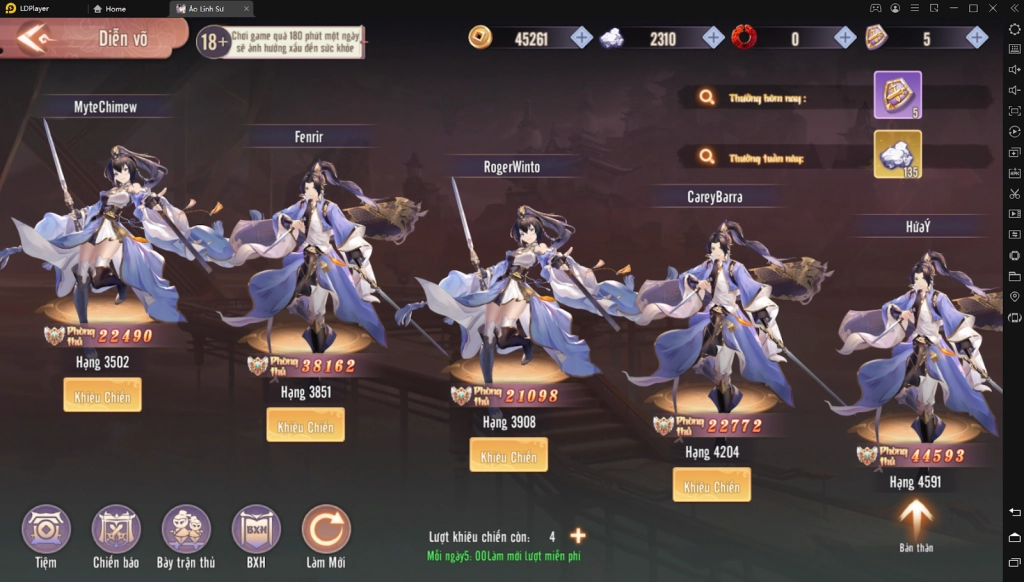Jump to own rank with Bản thân arrow
The height and width of the screenshot is (582, 1024).
916,520
